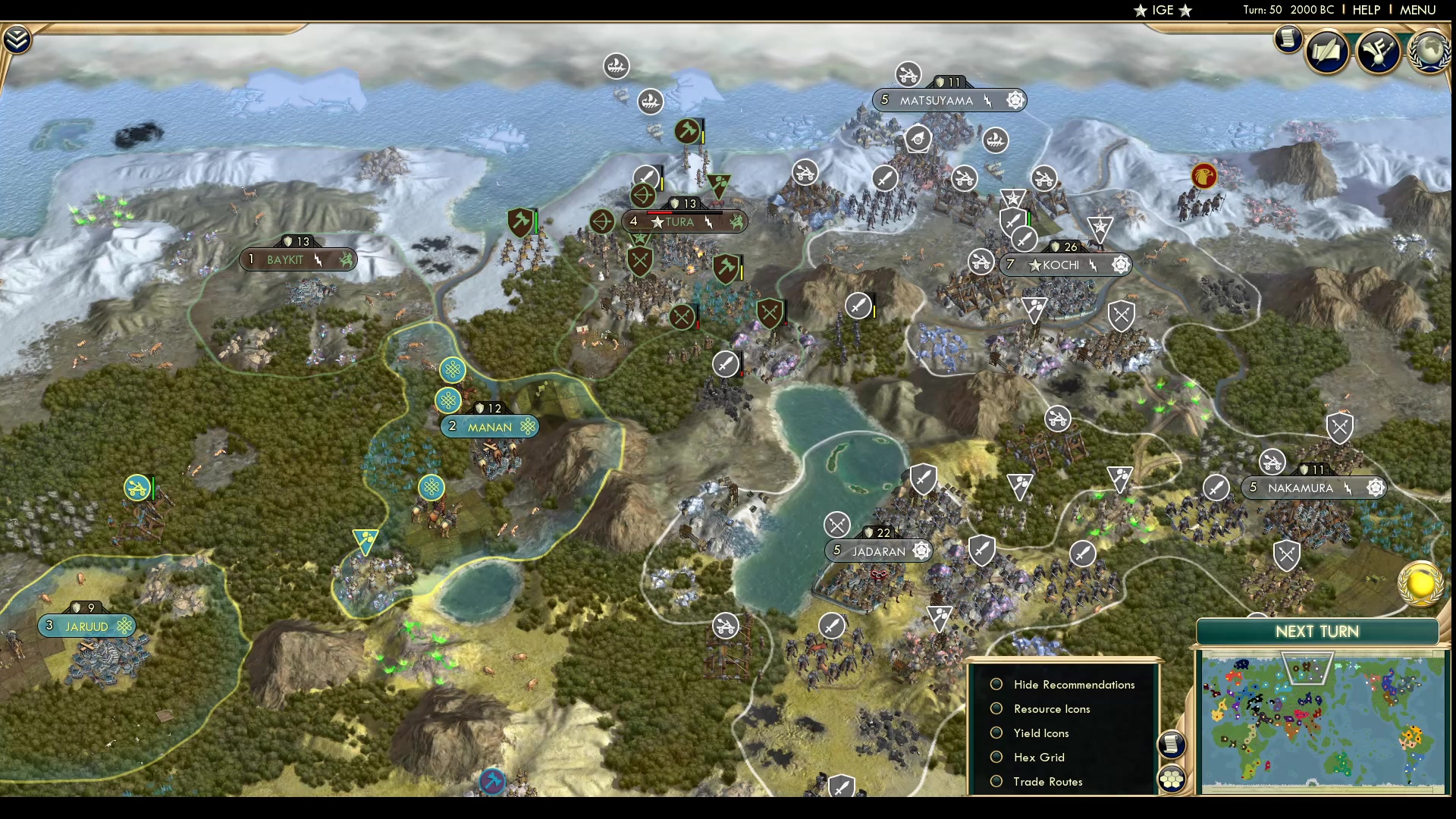Image resolution: width=1456 pixels, height=819 pixels.
Task: Click Hide Recommendations option
Action: point(996,684)
